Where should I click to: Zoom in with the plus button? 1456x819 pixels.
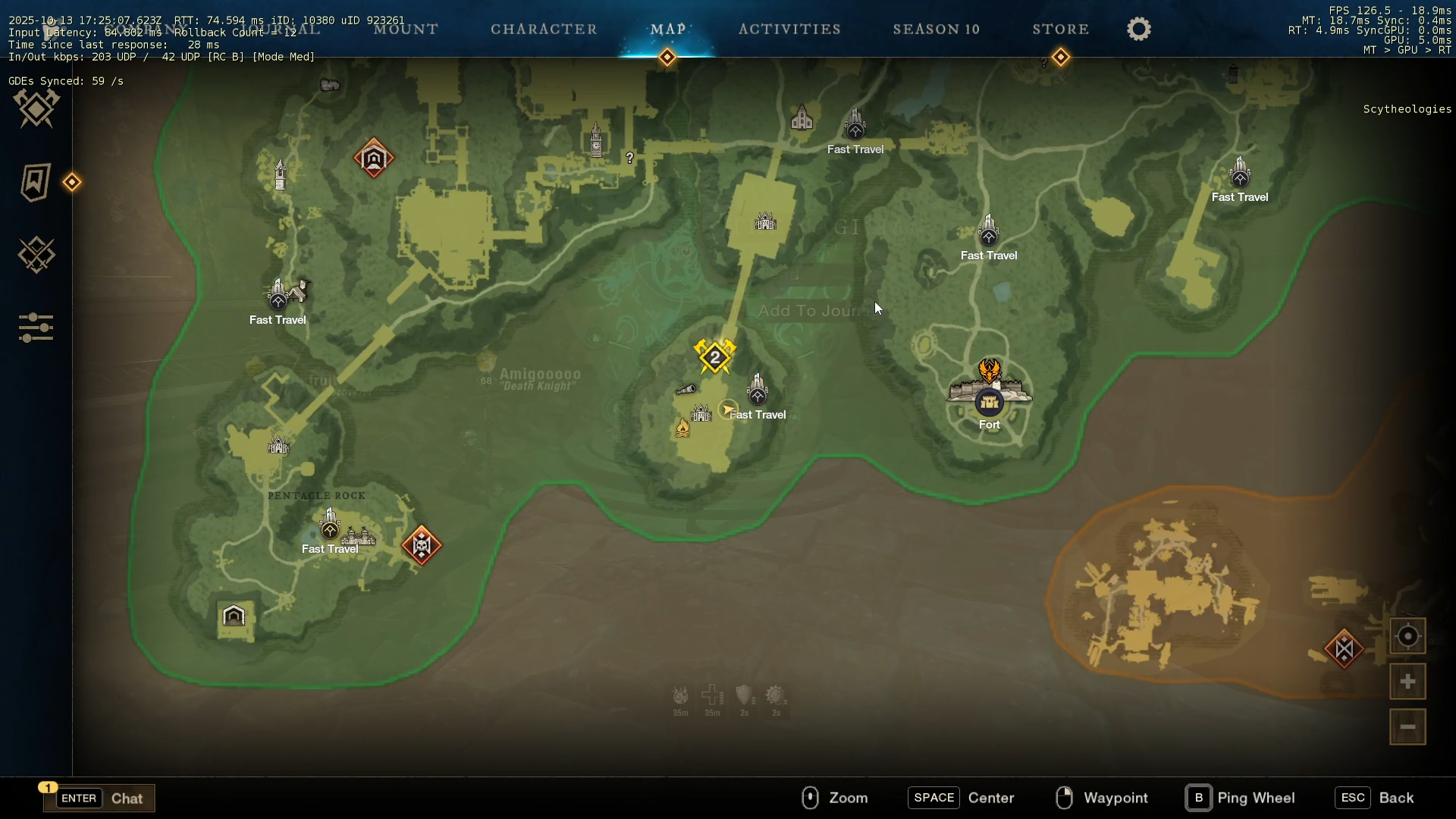point(1407,682)
